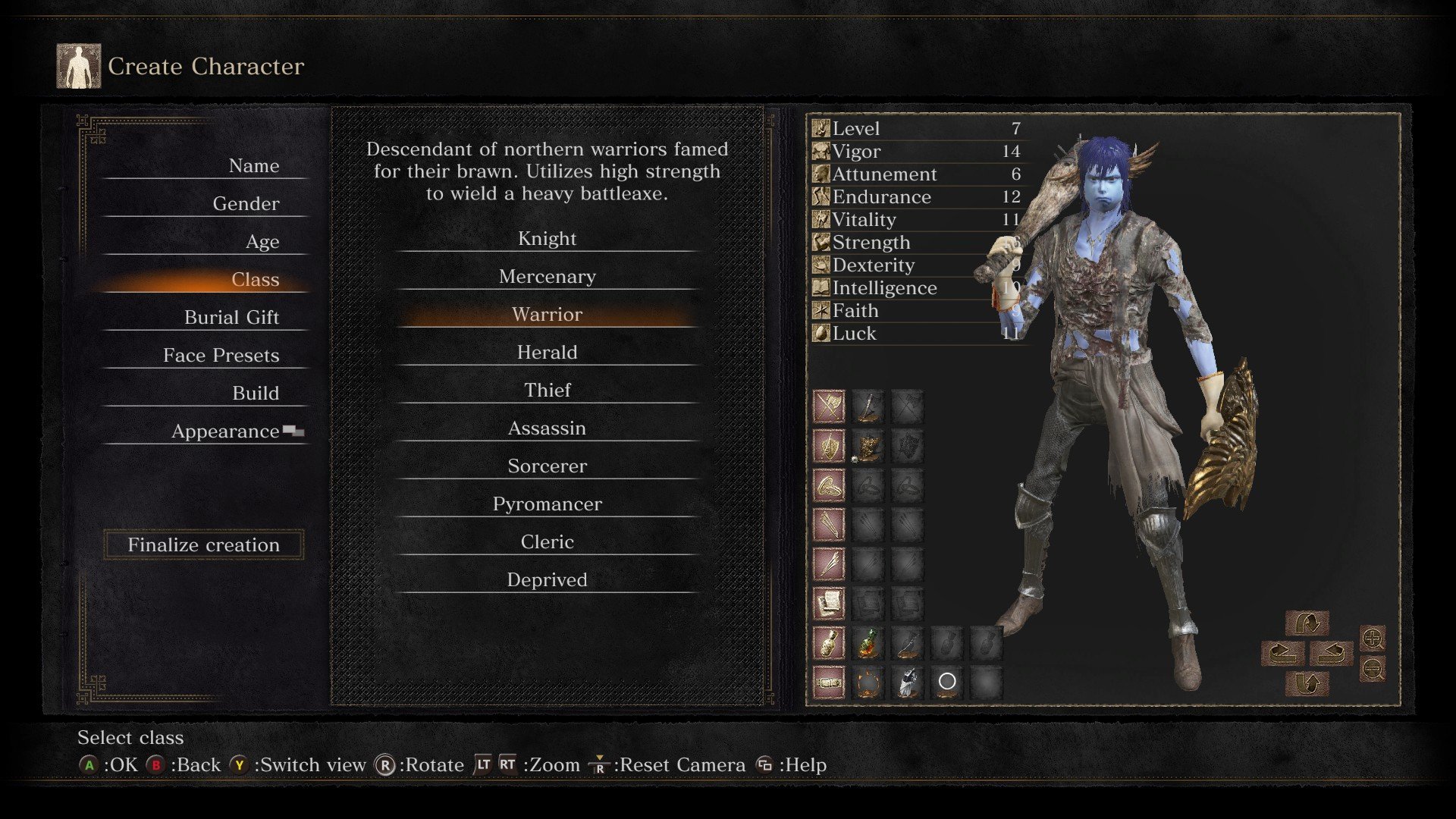Pick the Deprived class
Image resolution: width=1456 pixels, height=819 pixels.
click(547, 580)
